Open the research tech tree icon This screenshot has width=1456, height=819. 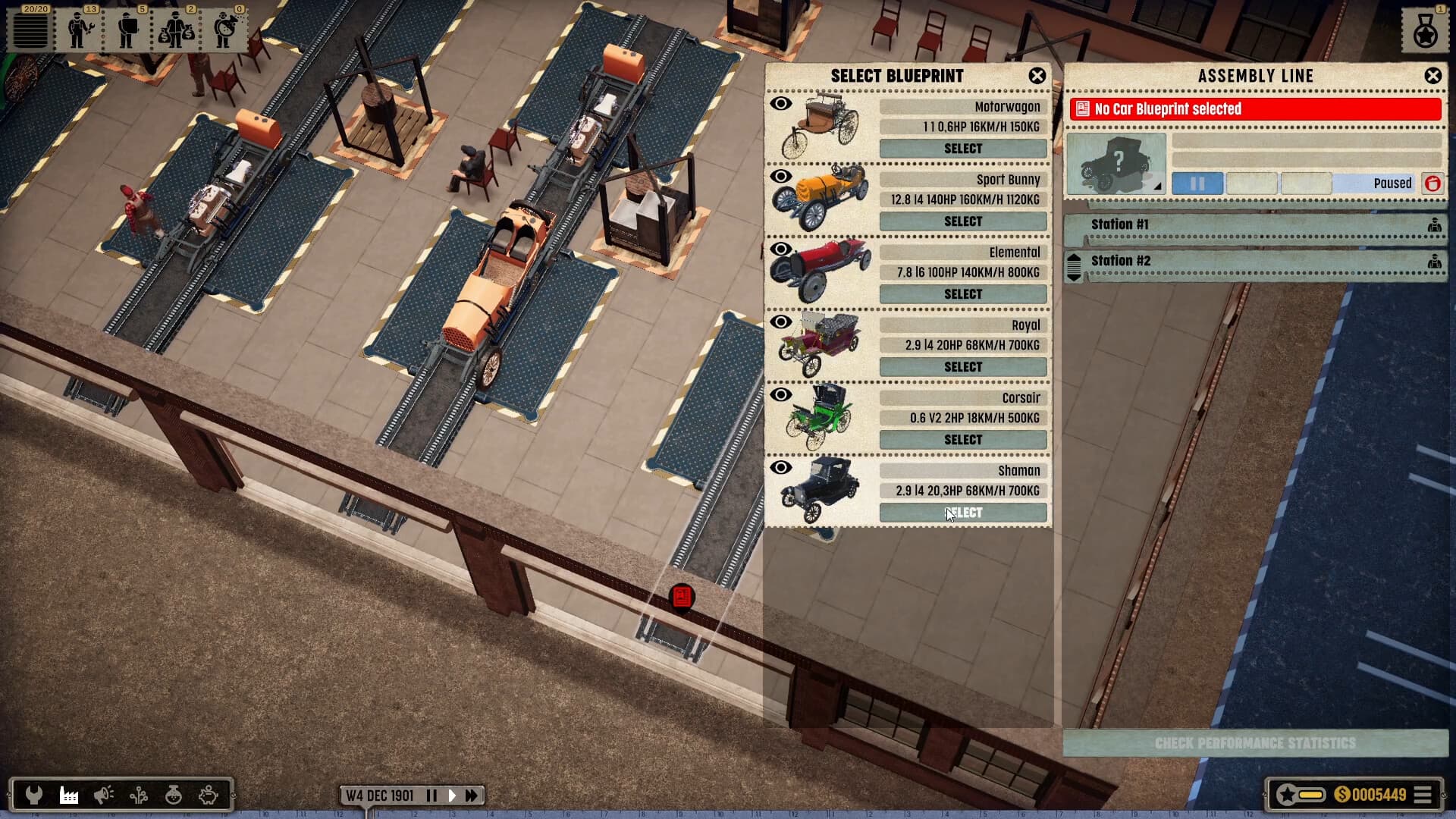pos(138,795)
